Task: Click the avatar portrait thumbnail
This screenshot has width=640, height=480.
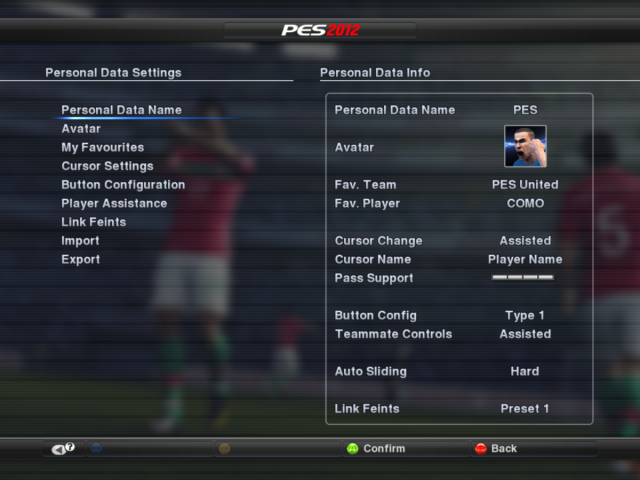Action: pos(525,147)
